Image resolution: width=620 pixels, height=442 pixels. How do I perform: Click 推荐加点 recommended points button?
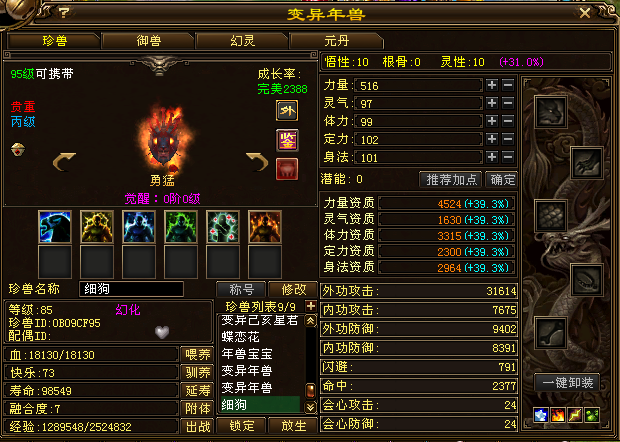451,180
